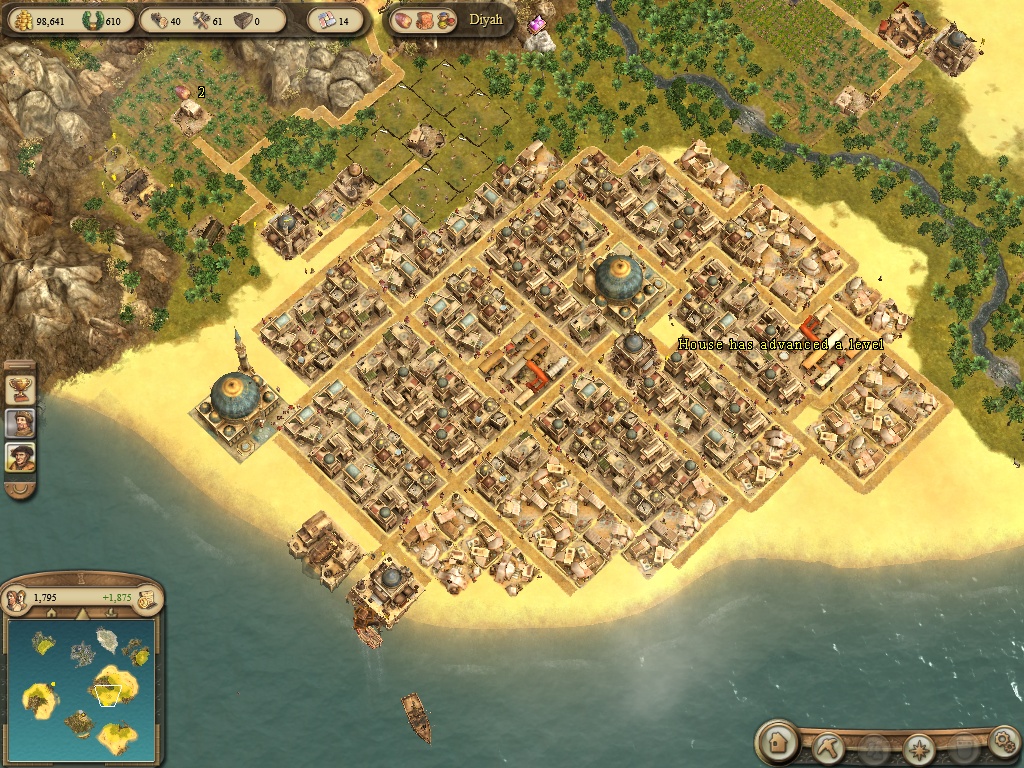Select the grey-hatted character portrait
This screenshot has height=768, width=1024.
tap(20, 422)
